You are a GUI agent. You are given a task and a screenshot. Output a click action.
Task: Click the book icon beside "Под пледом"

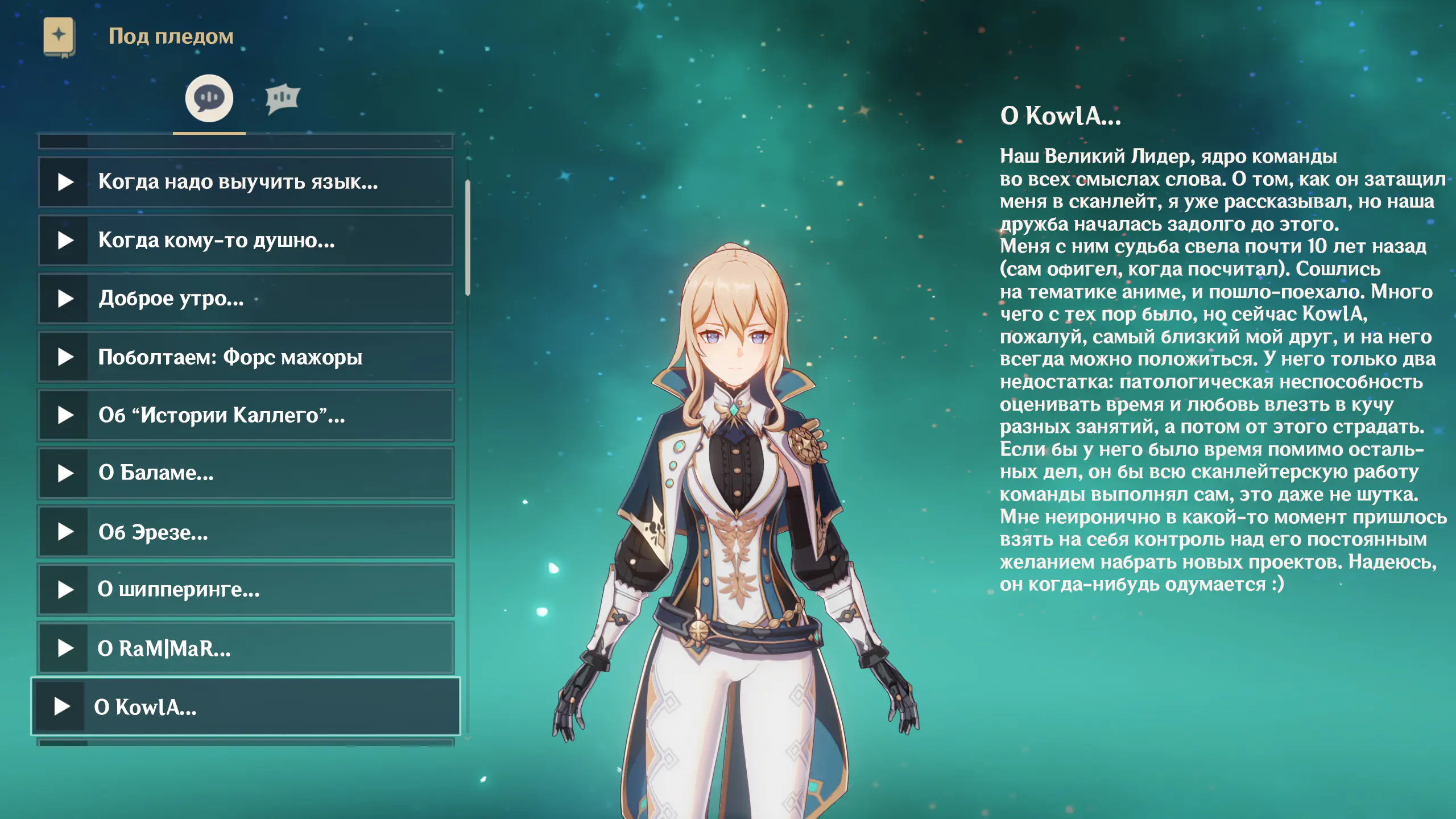coord(59,36)
